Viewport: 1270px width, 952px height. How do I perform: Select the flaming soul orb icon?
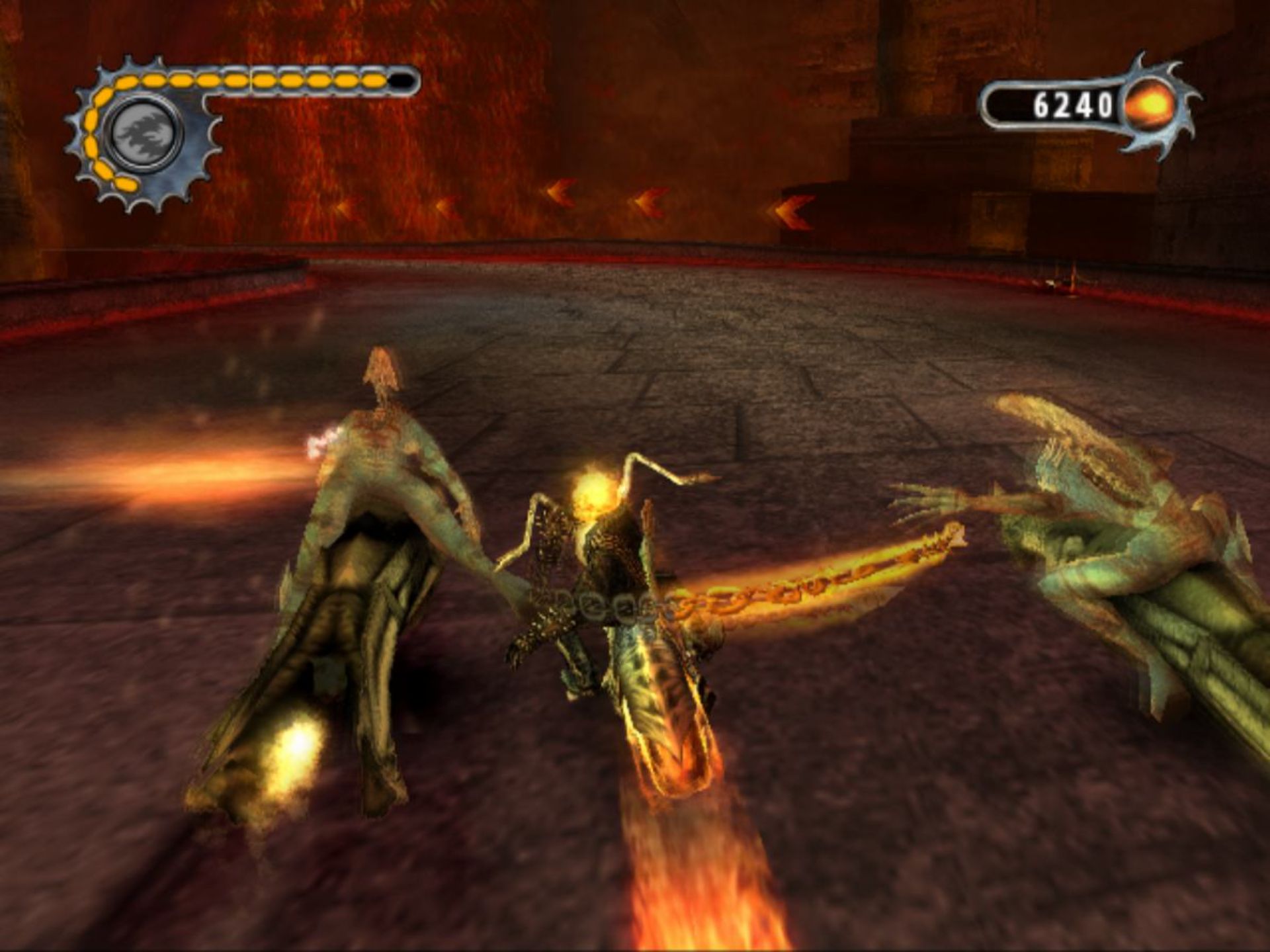click(1151, 105)
